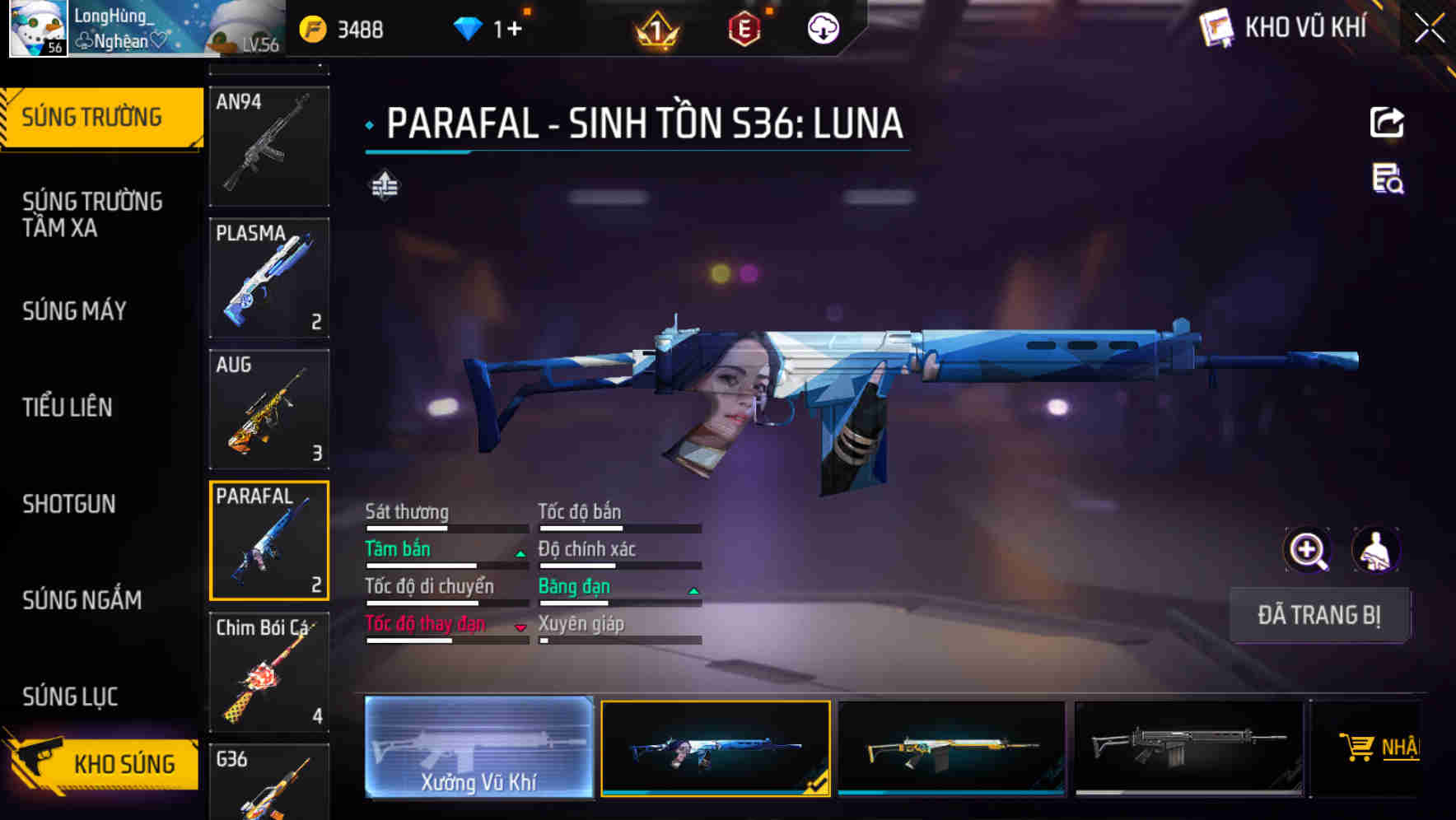Zoom in with the magnifier icon
This screenshot has width=1456, height=820.
tap(1308, 550)
